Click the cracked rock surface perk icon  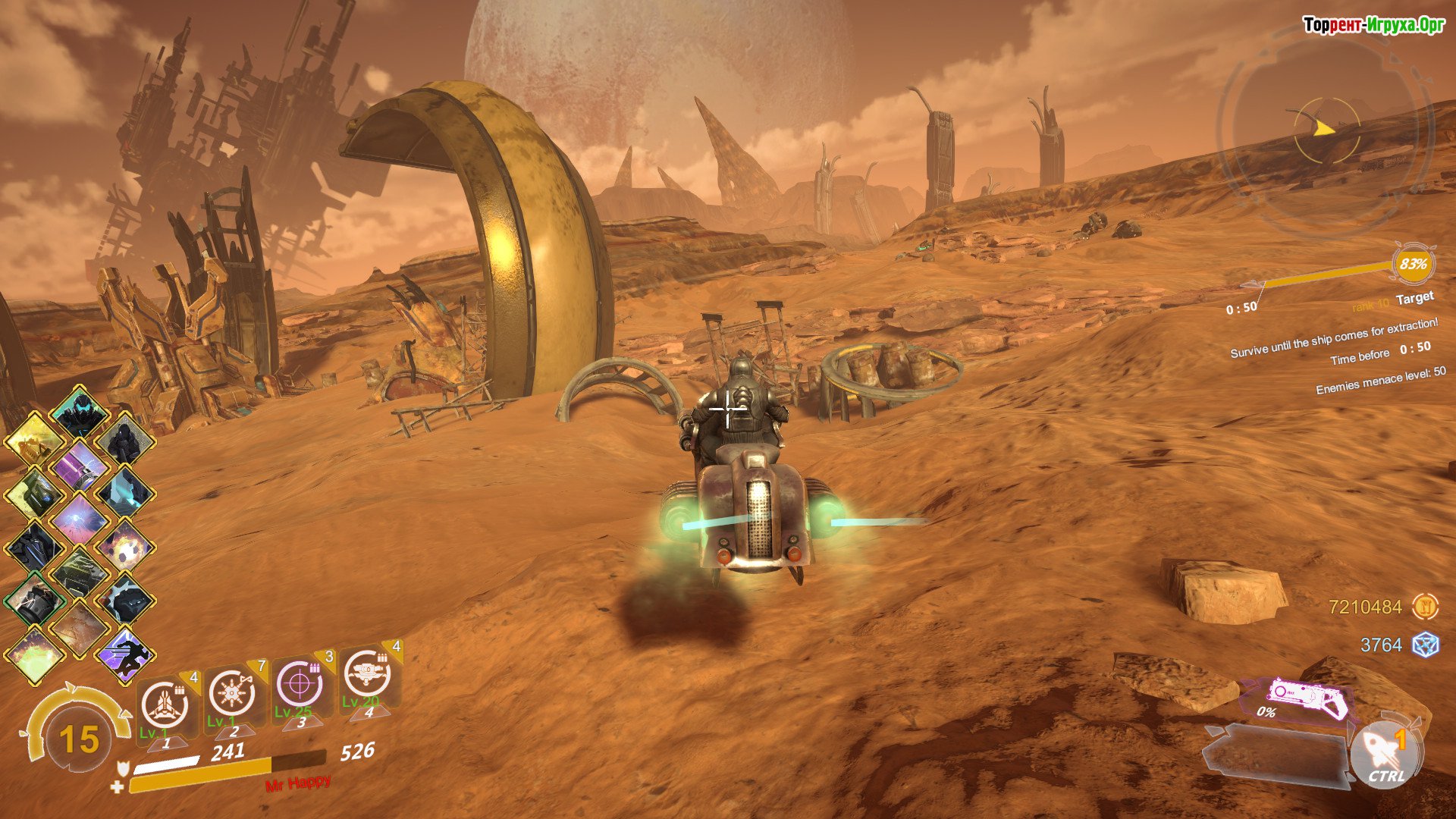80,628
